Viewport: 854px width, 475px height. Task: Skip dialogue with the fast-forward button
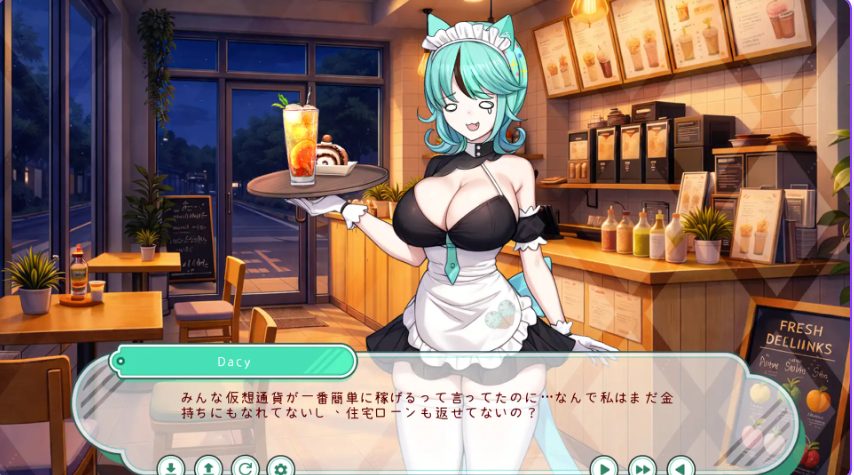click(x=642, y=467)
